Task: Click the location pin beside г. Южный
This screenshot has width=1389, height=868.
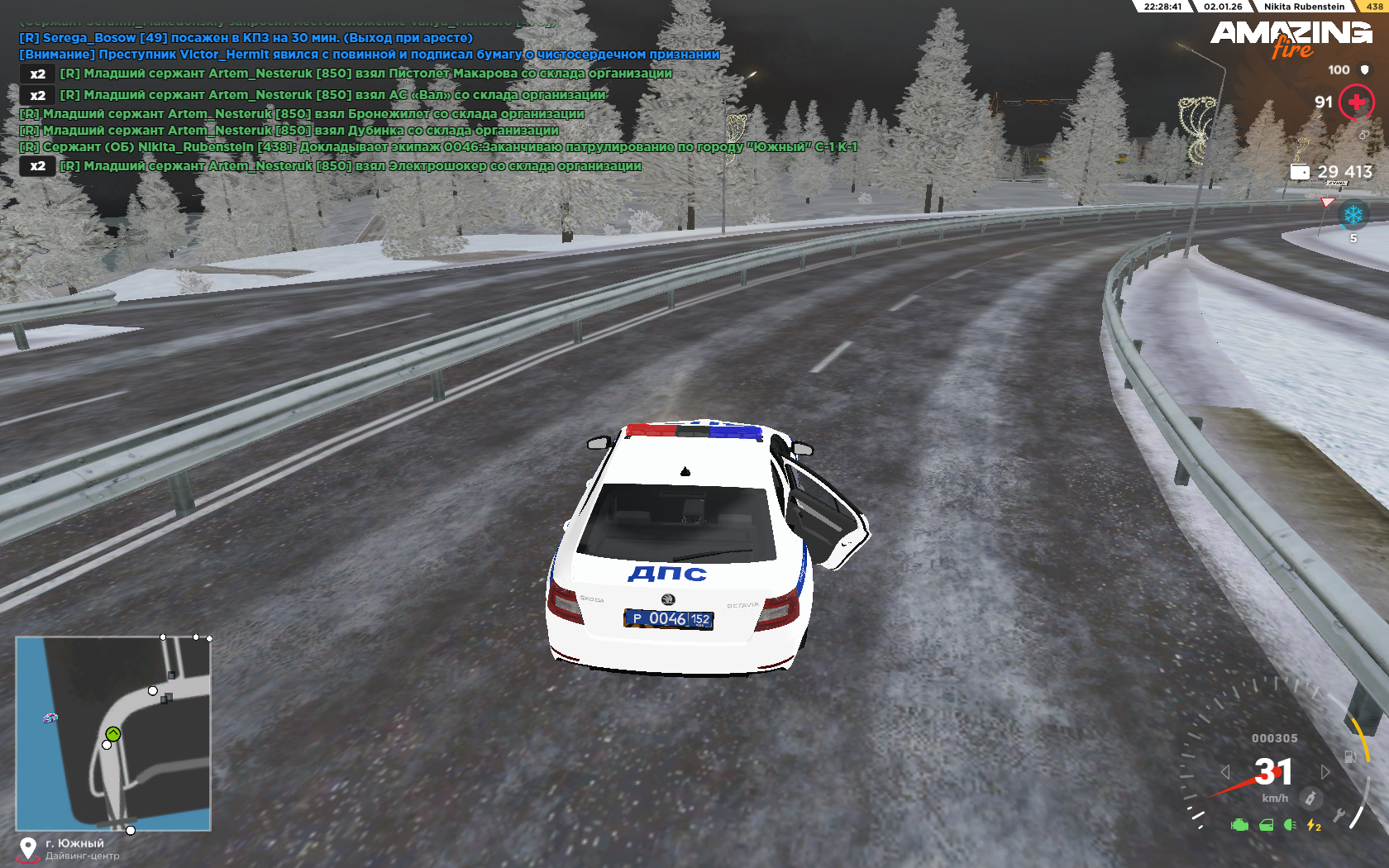Action: [28, 848]
